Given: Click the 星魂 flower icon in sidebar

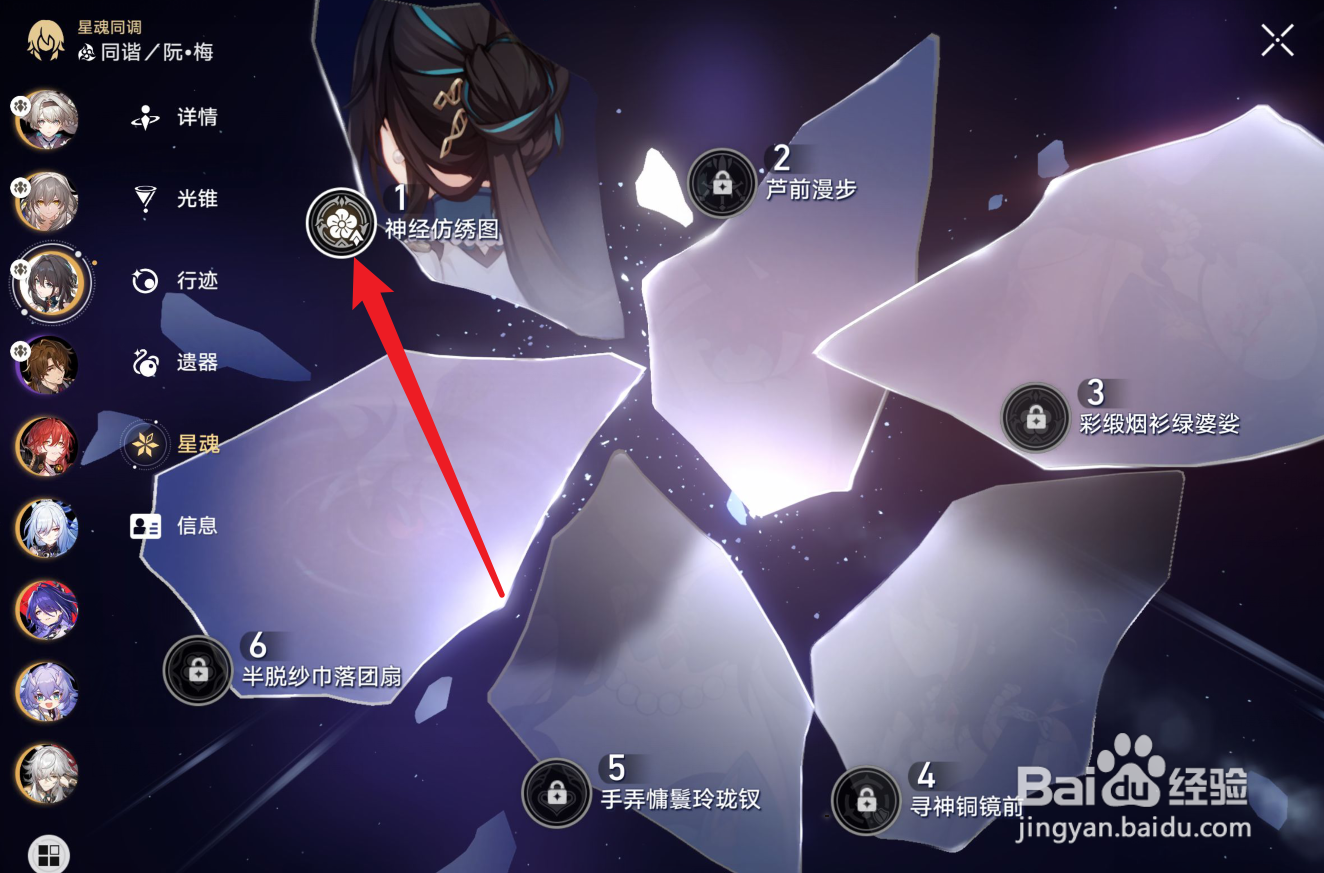Looking at the screenshot, I should click(x=144, y=445).
